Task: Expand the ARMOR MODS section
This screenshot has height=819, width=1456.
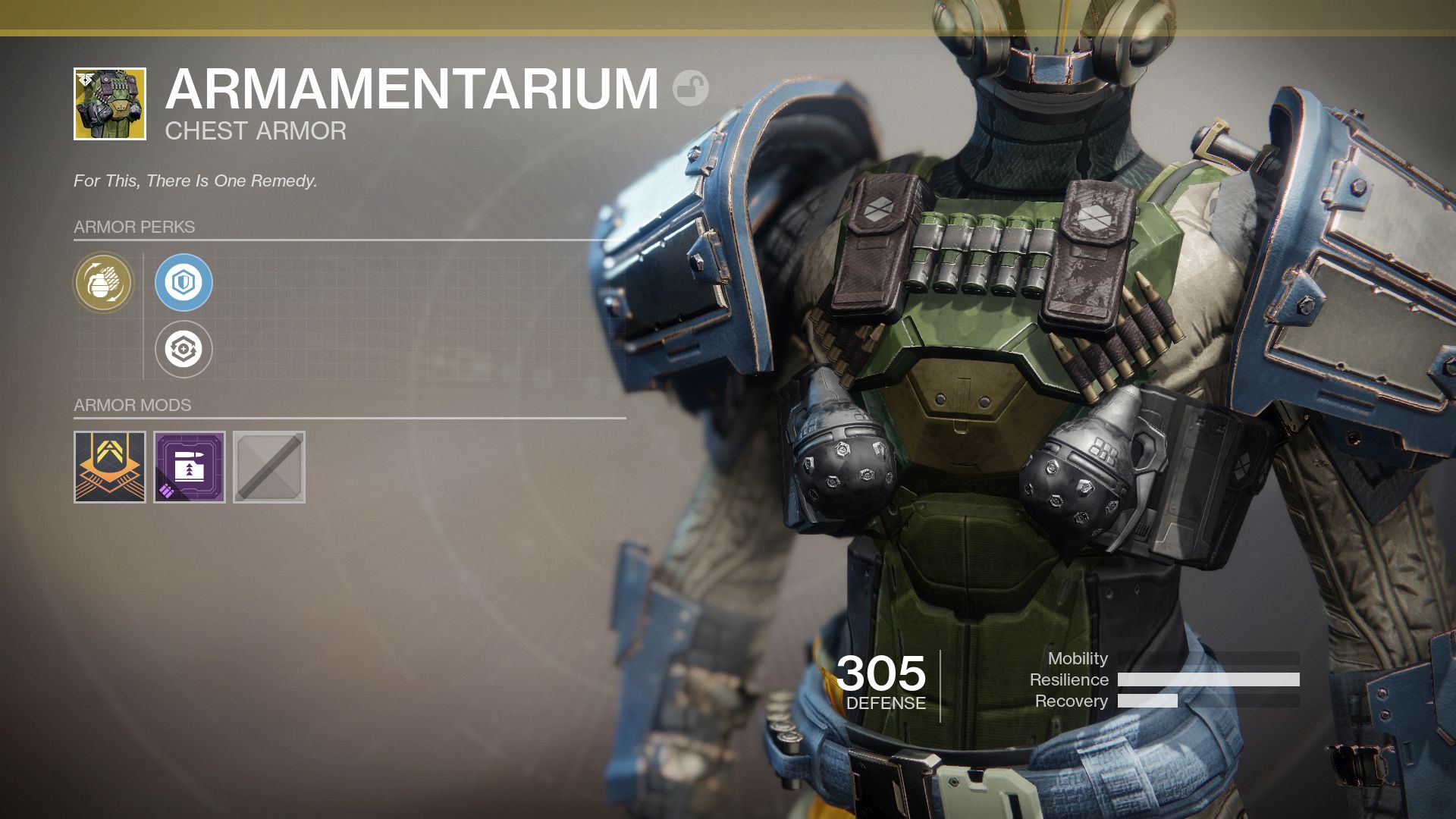Action: tap(132, 404)
